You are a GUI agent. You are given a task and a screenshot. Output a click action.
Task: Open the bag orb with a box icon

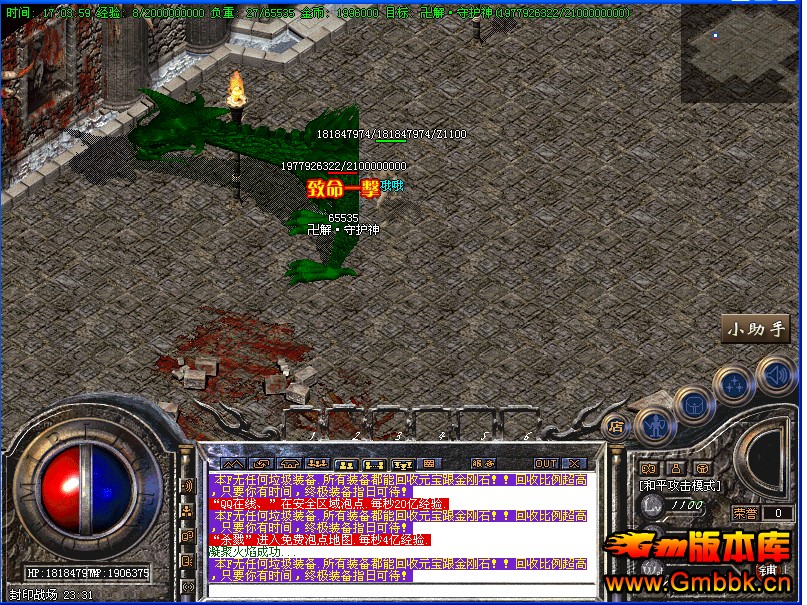(x=694, y=403)
